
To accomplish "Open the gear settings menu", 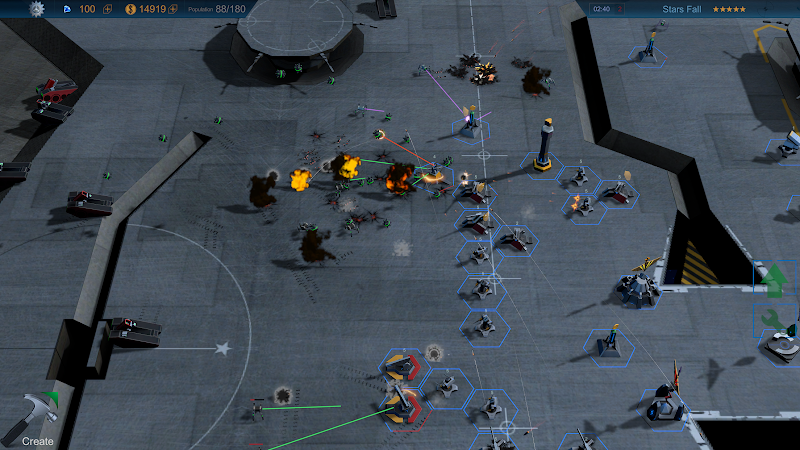I will (38, 8).
